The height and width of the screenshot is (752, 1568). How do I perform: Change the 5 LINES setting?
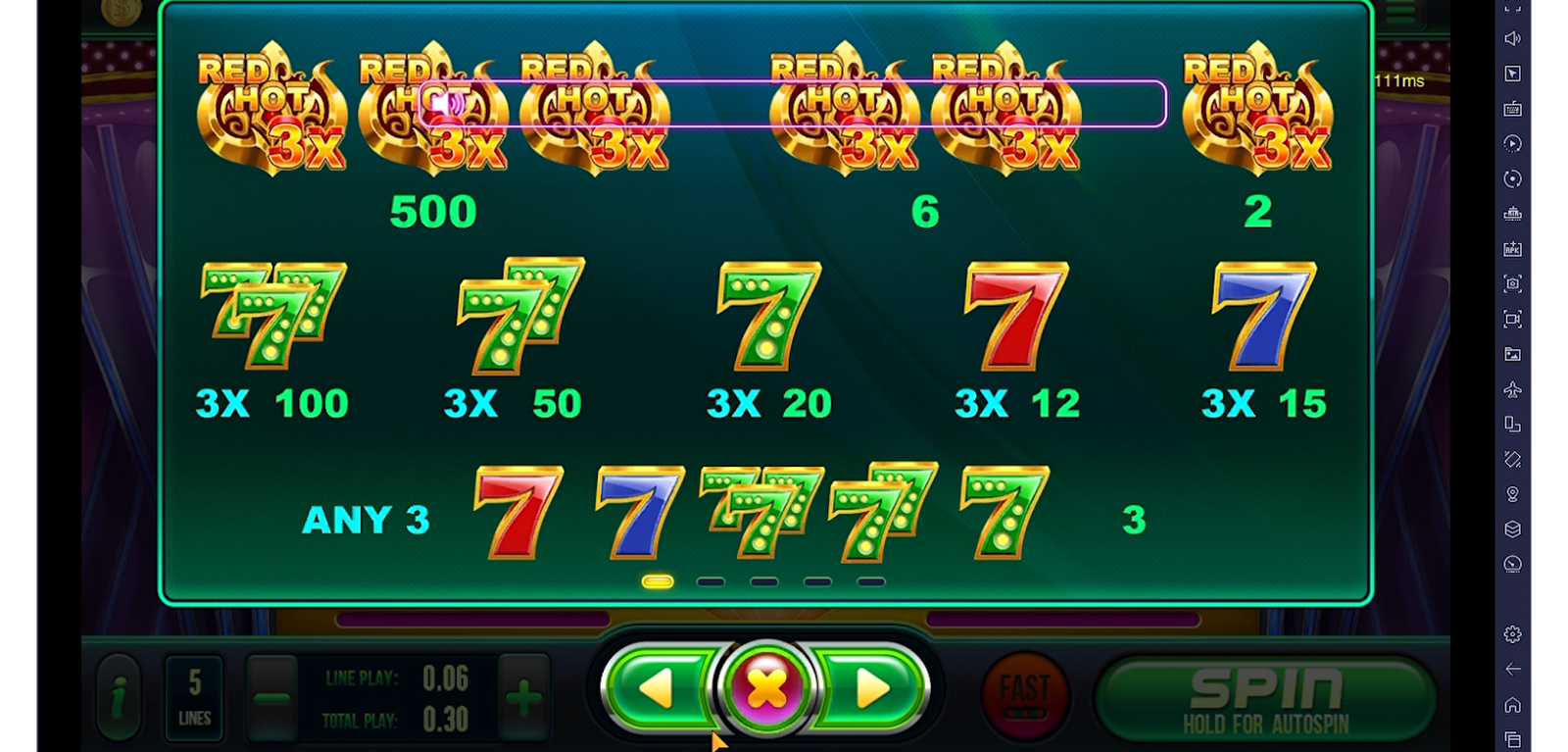click(194, 697)
